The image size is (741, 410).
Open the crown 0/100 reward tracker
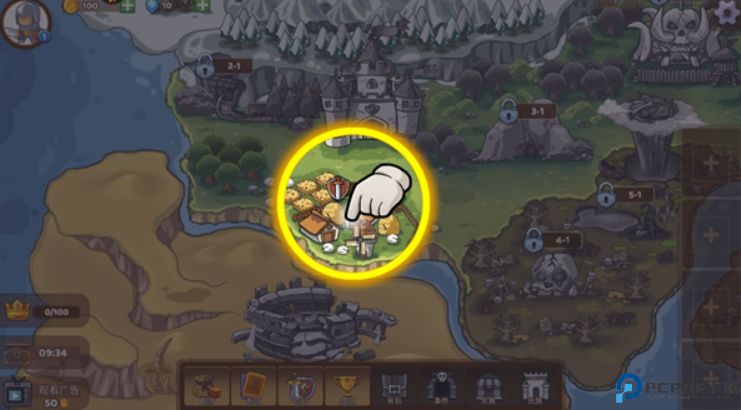coord(40,311)
